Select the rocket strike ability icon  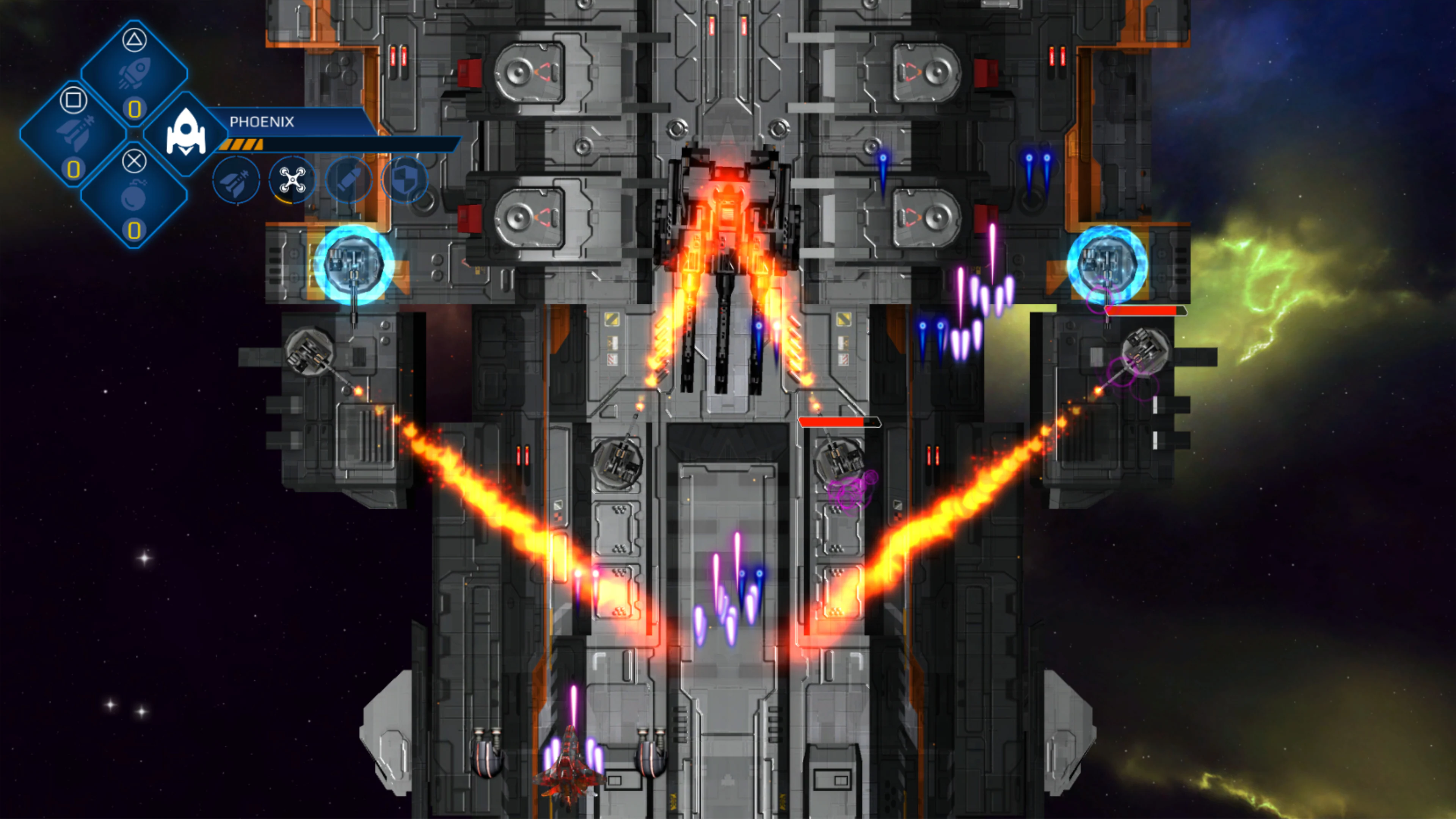pyautogui.click(x=237, y=182)
